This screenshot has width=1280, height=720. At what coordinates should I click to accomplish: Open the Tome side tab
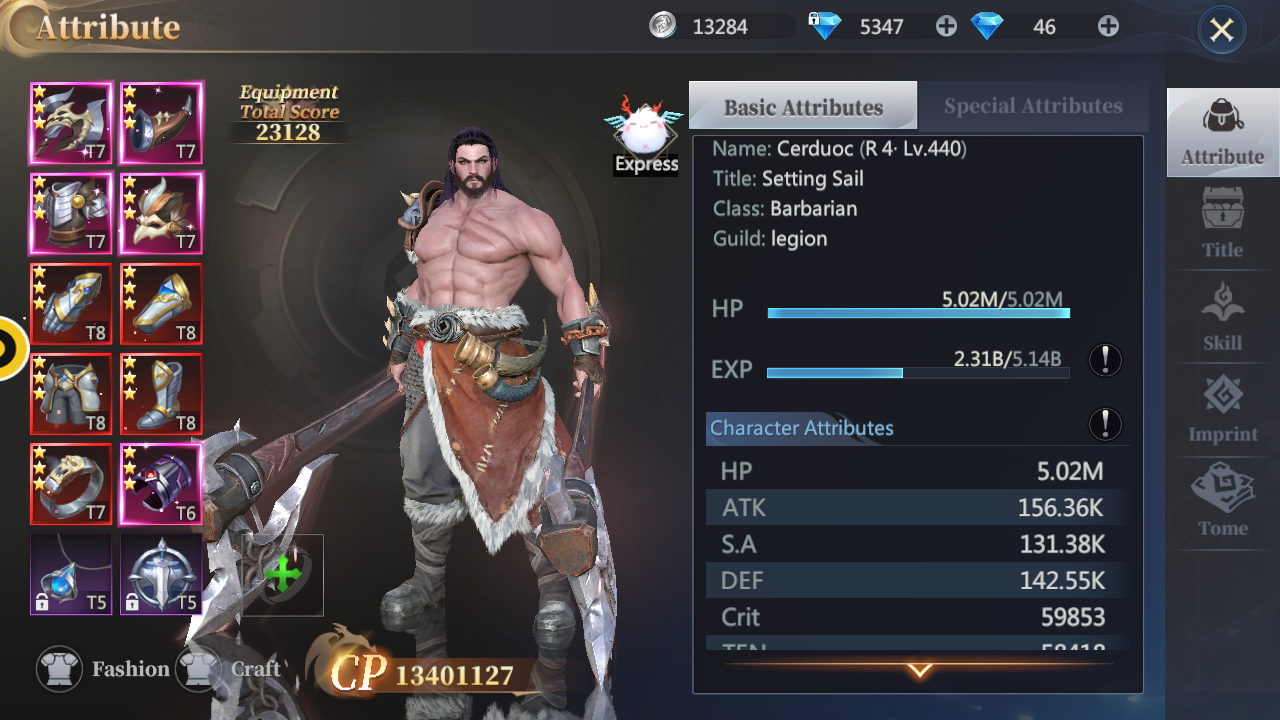1222,501
